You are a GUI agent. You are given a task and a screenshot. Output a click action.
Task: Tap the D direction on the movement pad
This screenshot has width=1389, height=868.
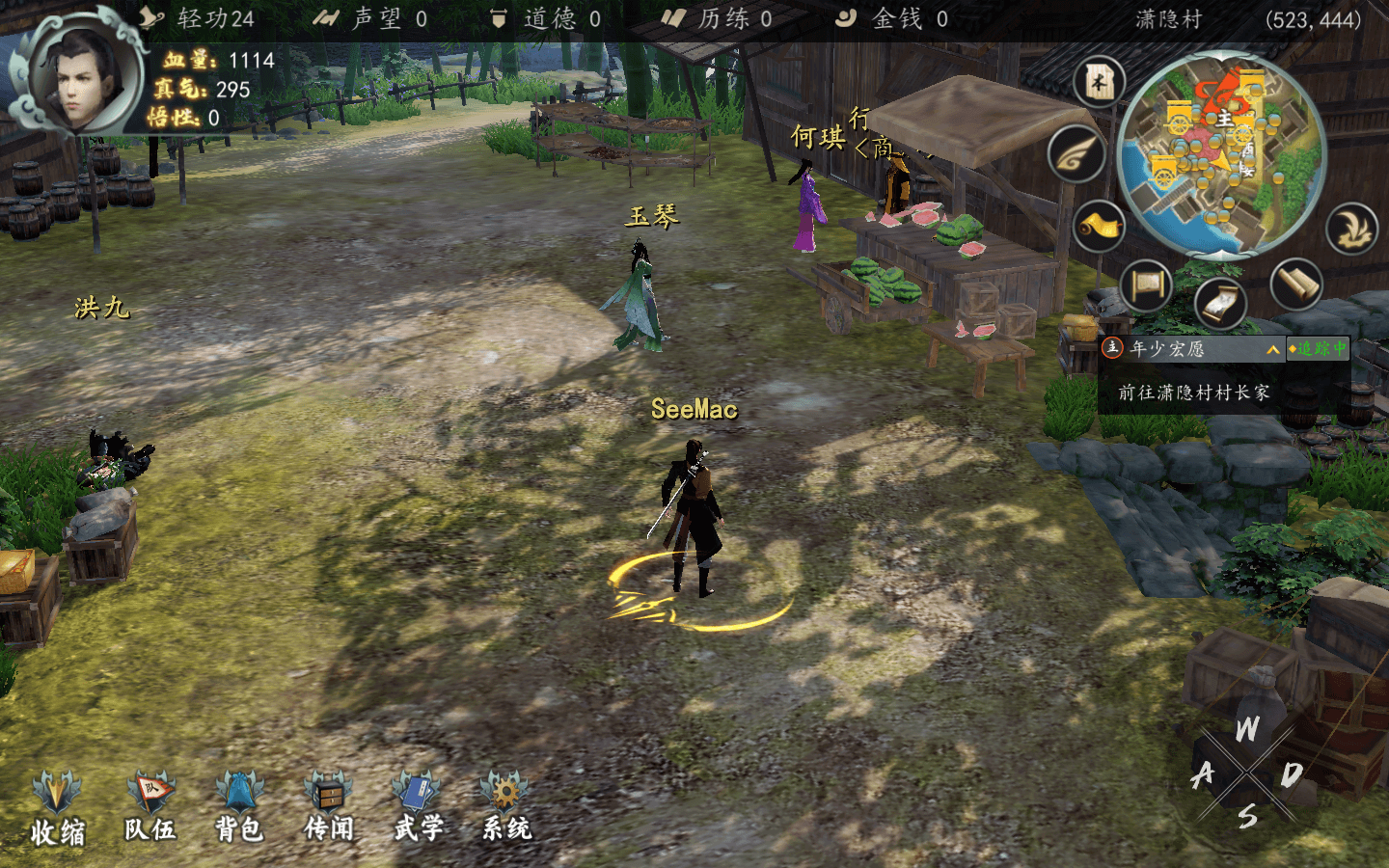(1292, 773)
